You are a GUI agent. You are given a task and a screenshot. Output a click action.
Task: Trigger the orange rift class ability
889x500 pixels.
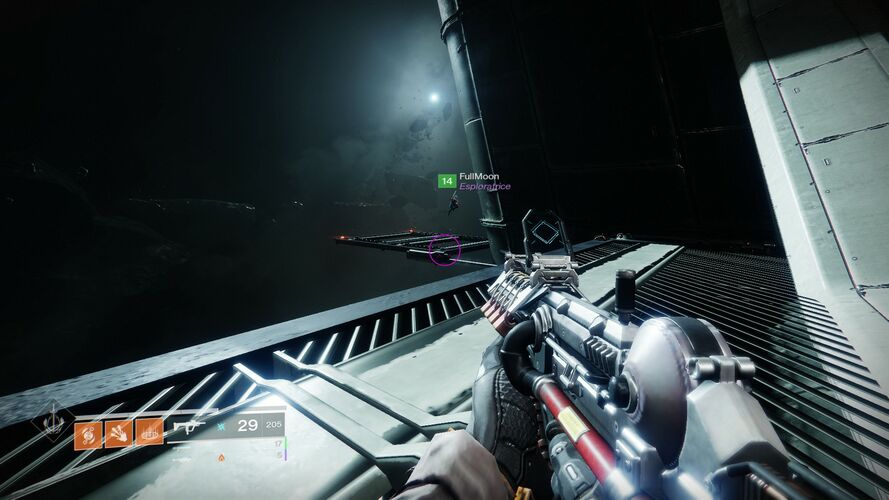point(149,433)
